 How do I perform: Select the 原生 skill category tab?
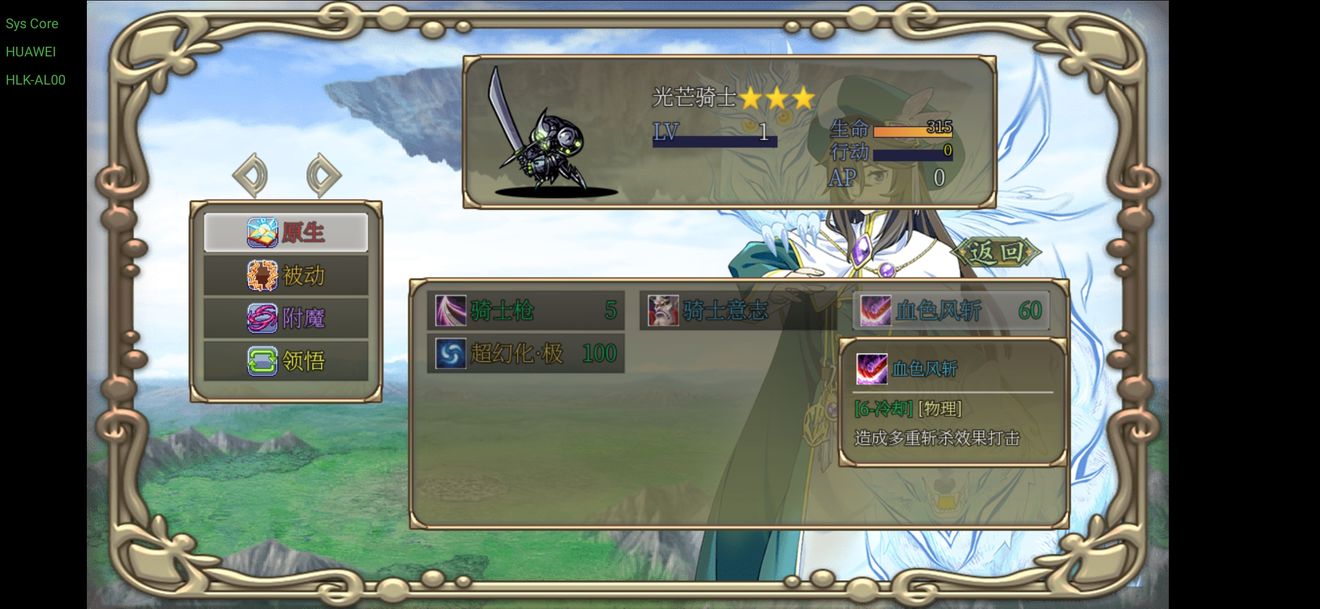(286, 232)
